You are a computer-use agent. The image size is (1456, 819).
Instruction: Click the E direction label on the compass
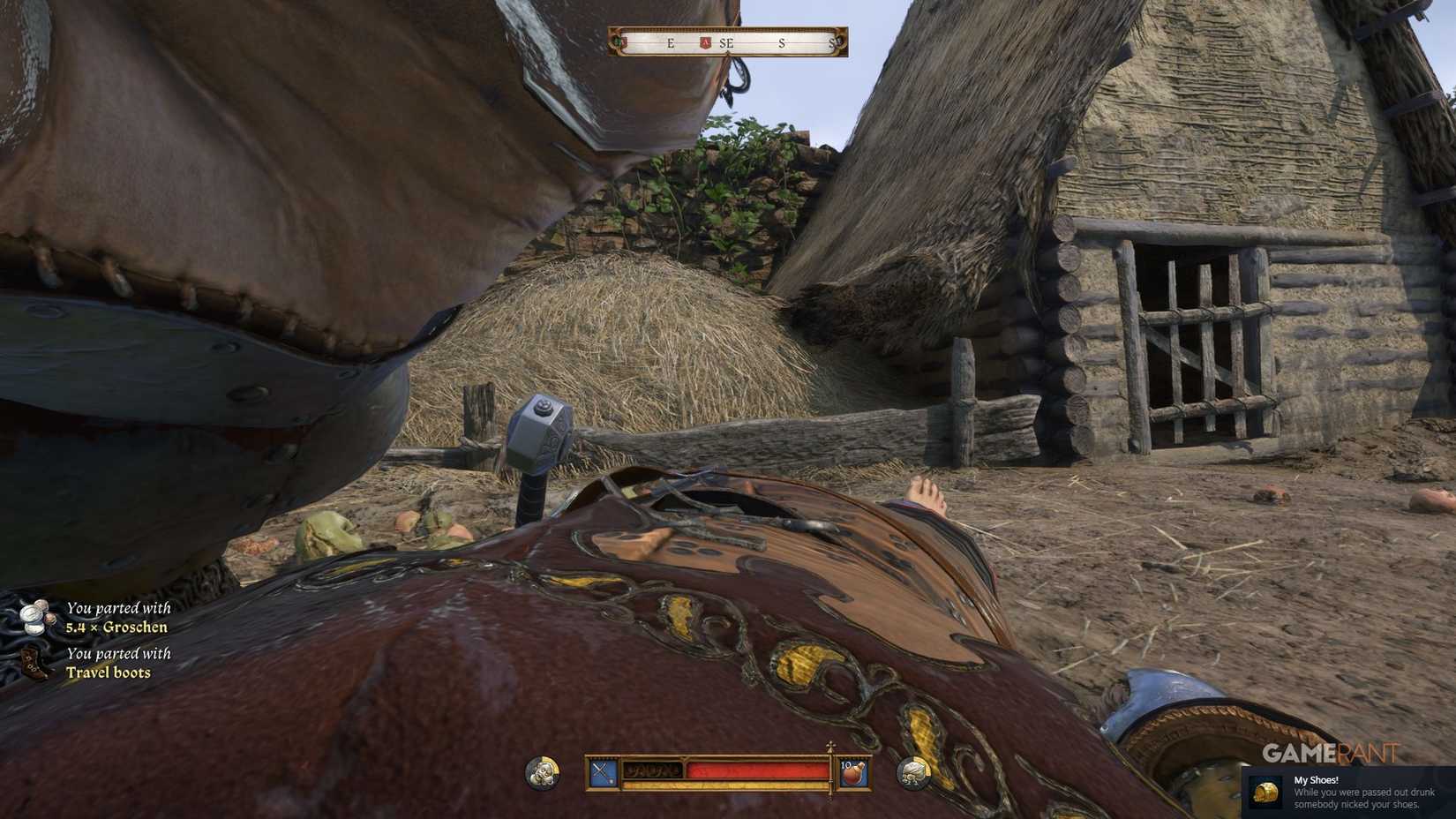671,42
